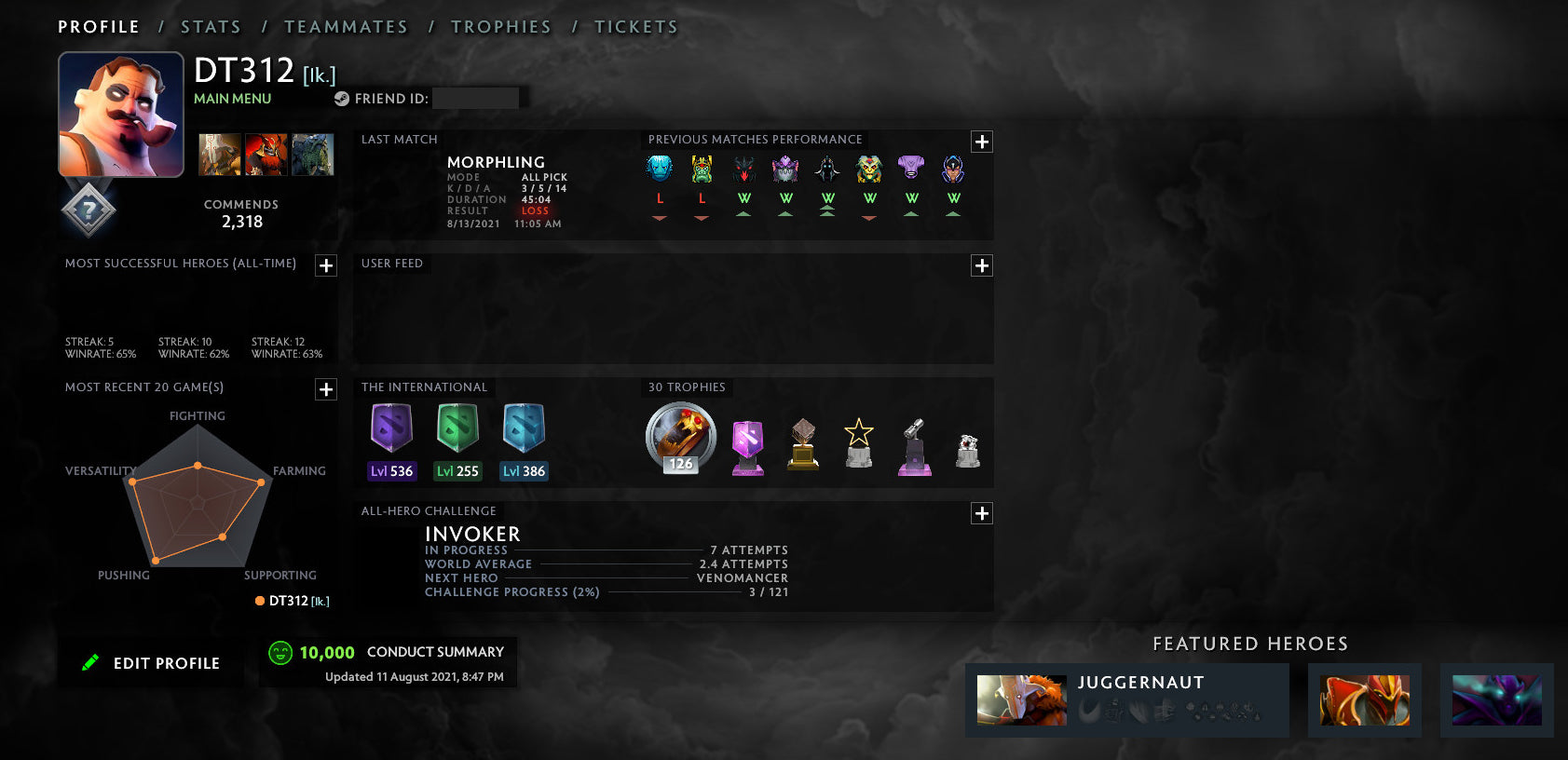
Task: Select the Wraith King icon under previous matches
Action: (x=701, y=170)
